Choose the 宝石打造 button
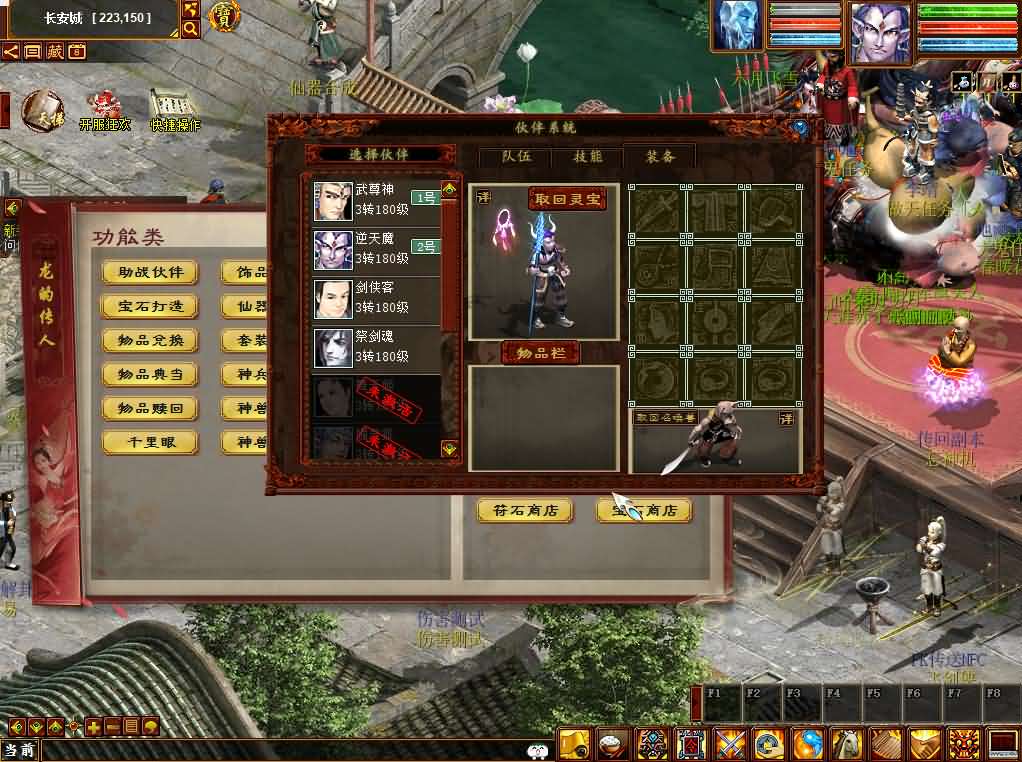 click(x=150, y=307)
